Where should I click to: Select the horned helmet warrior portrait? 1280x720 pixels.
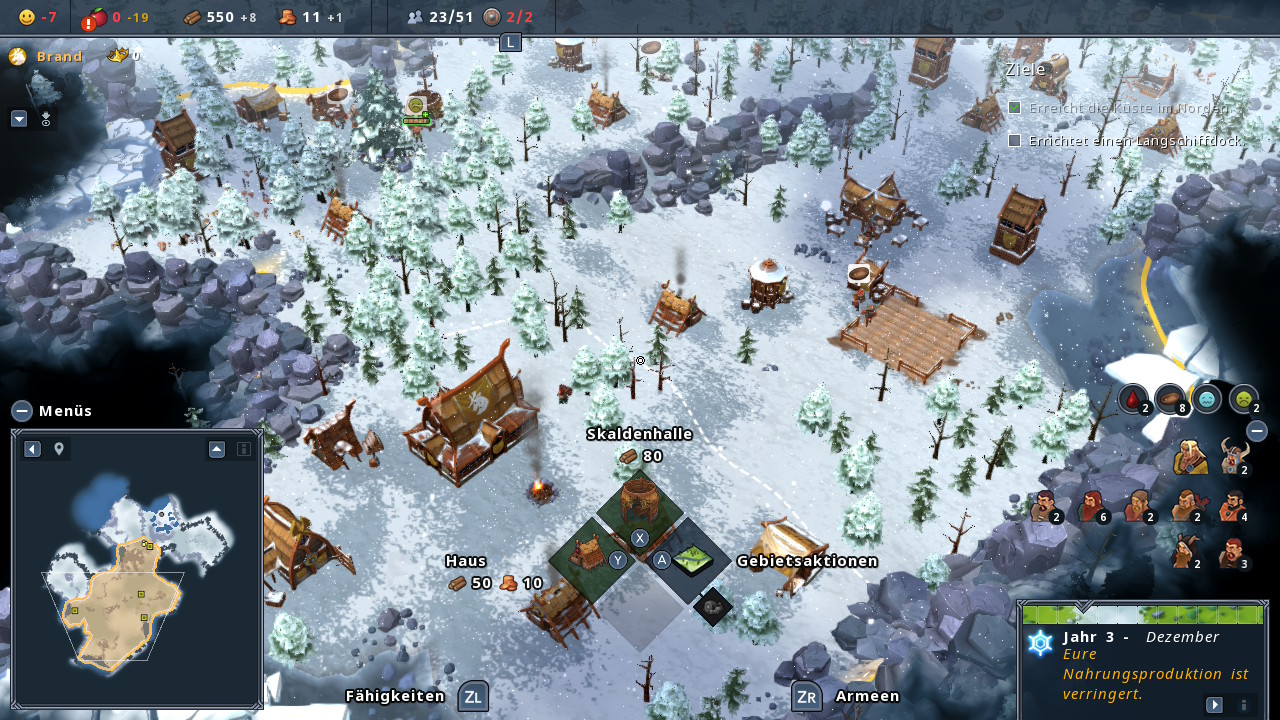pyautogui.click(x=1231, y=456)
